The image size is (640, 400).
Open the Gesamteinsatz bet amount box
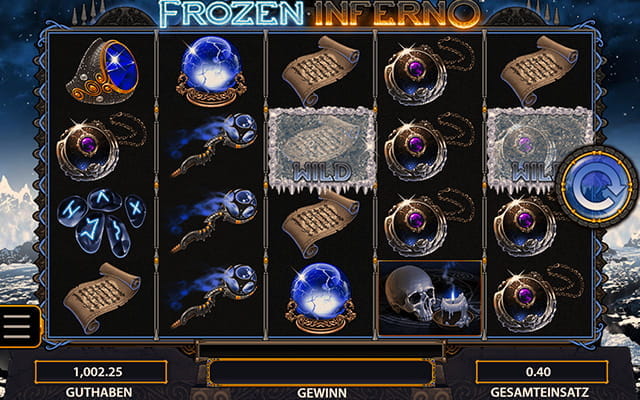(x=541, y=372)
